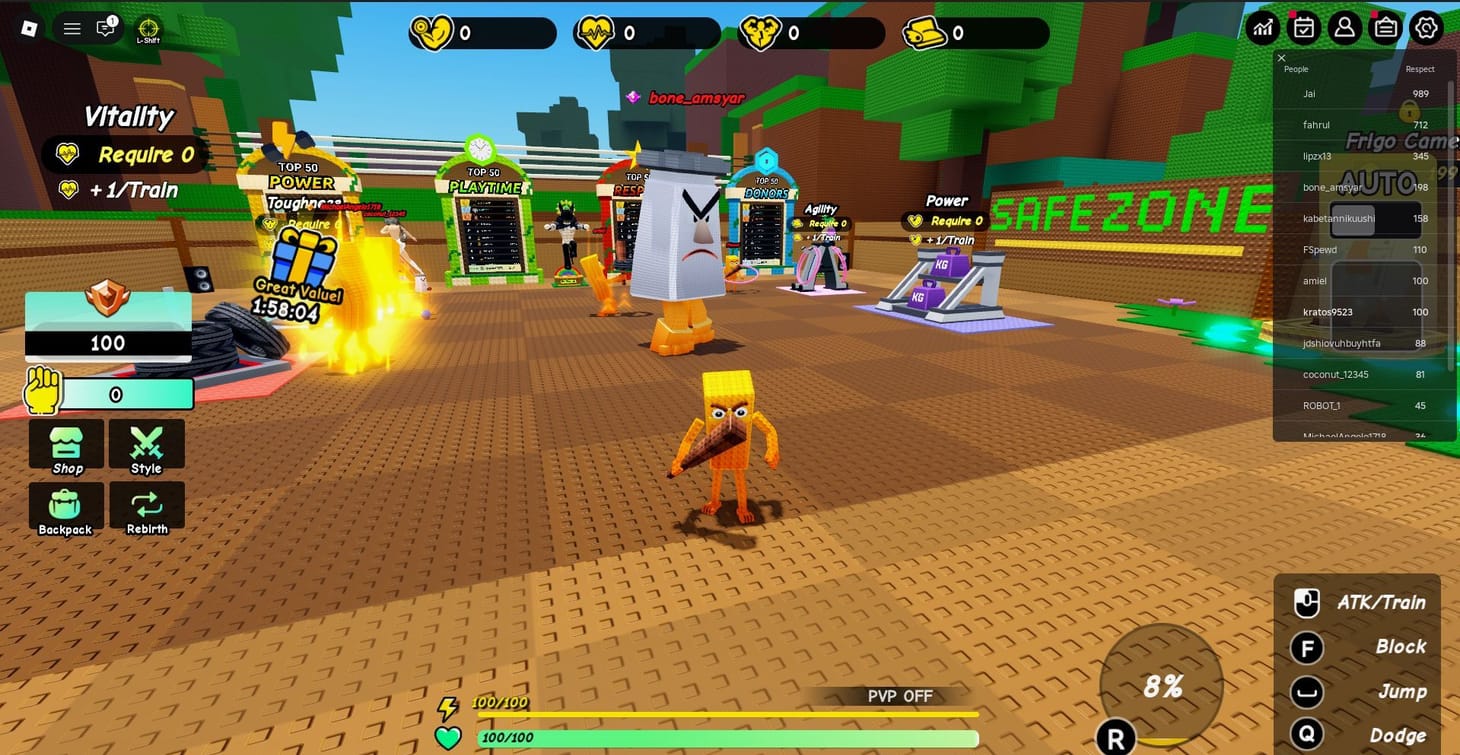Open the daily rewards calendar icon
The height and width of the screenshot is (755, 1460).
pos(1303,28)
